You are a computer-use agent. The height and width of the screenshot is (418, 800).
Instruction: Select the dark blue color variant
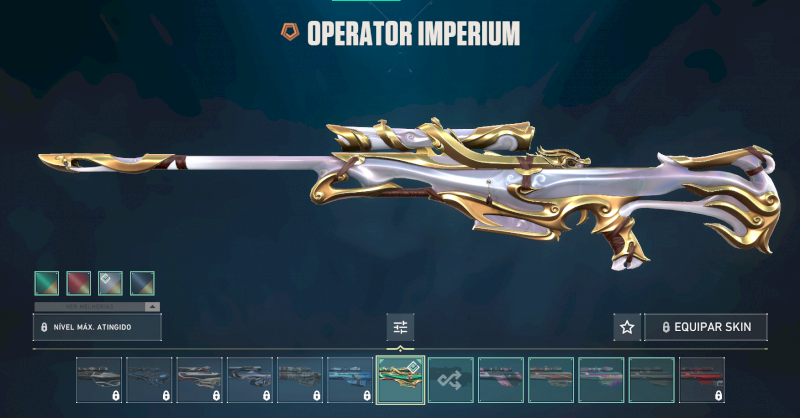(142, 283)
